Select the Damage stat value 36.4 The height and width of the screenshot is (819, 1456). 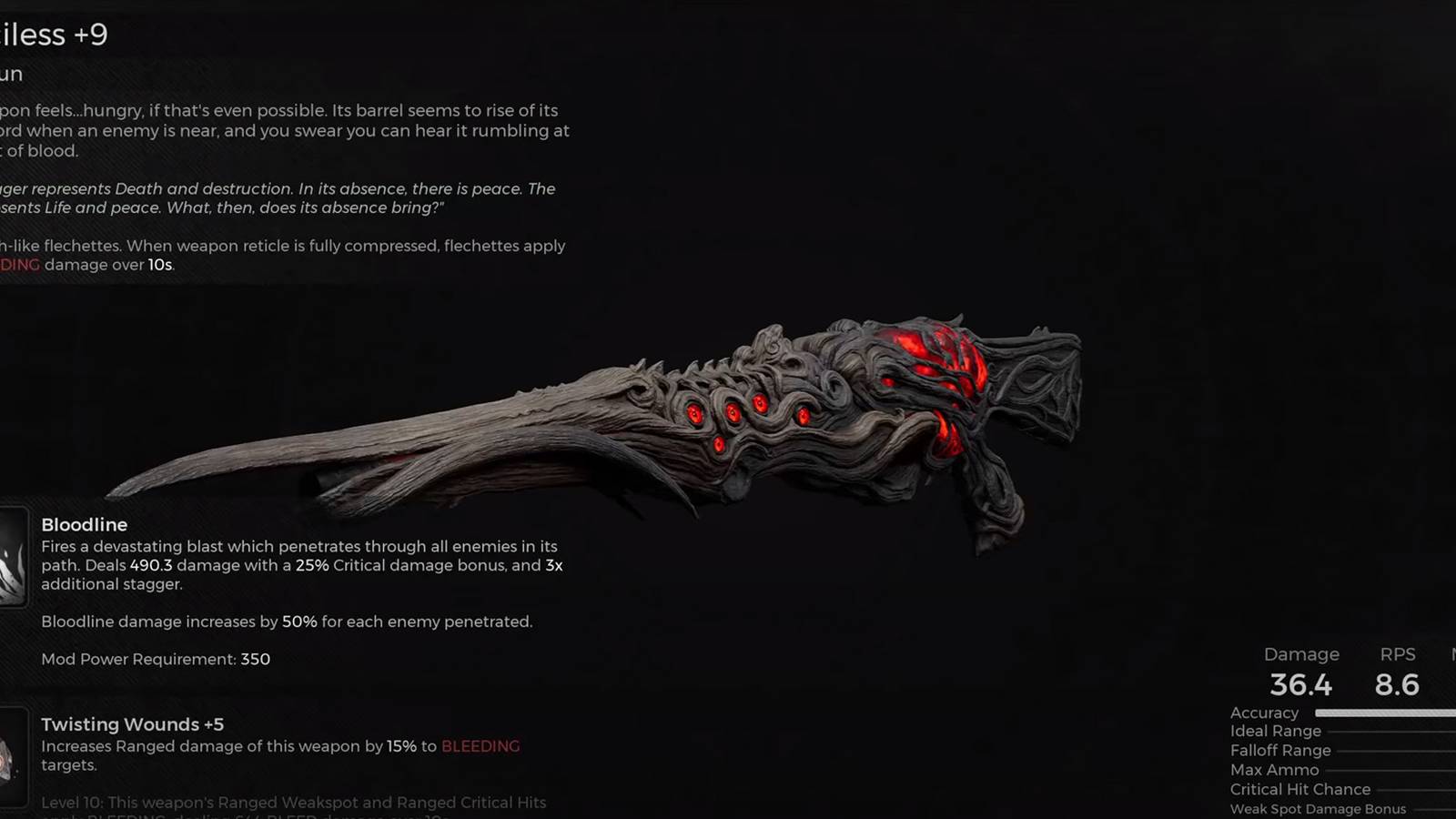pyautogui.click(x=1300, y=685)
